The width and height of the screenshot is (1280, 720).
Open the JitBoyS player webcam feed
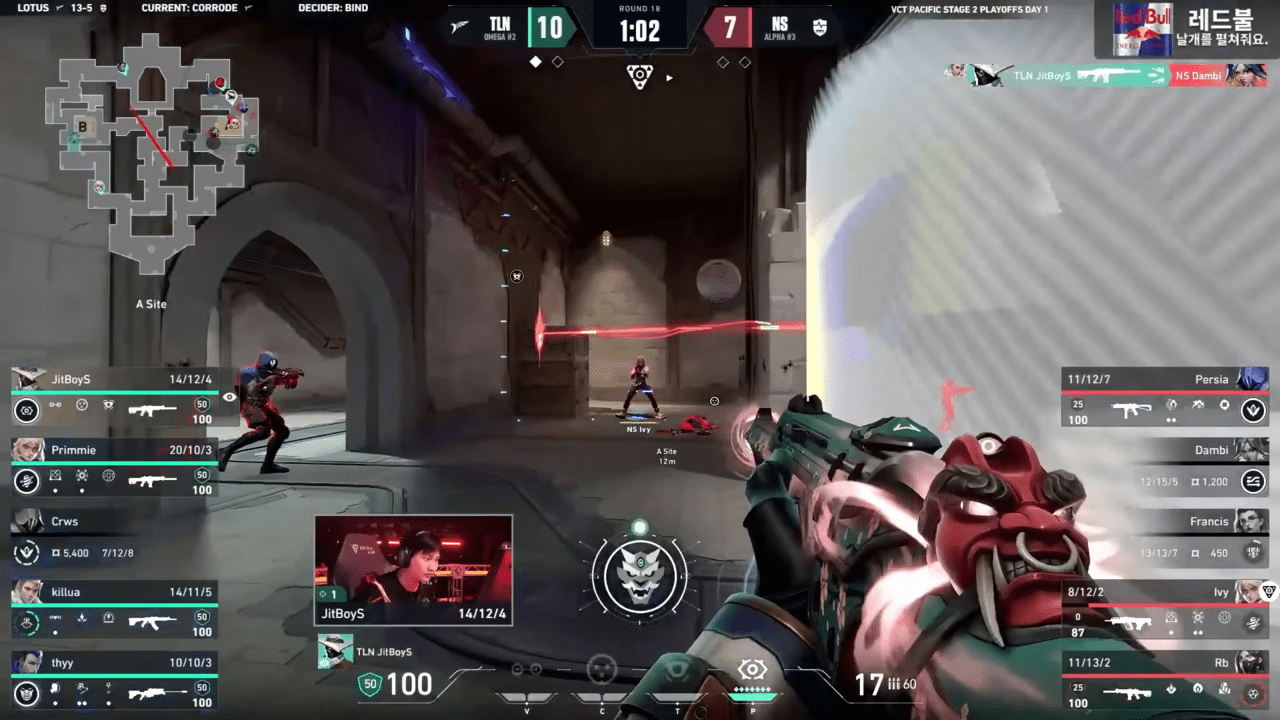413,570
